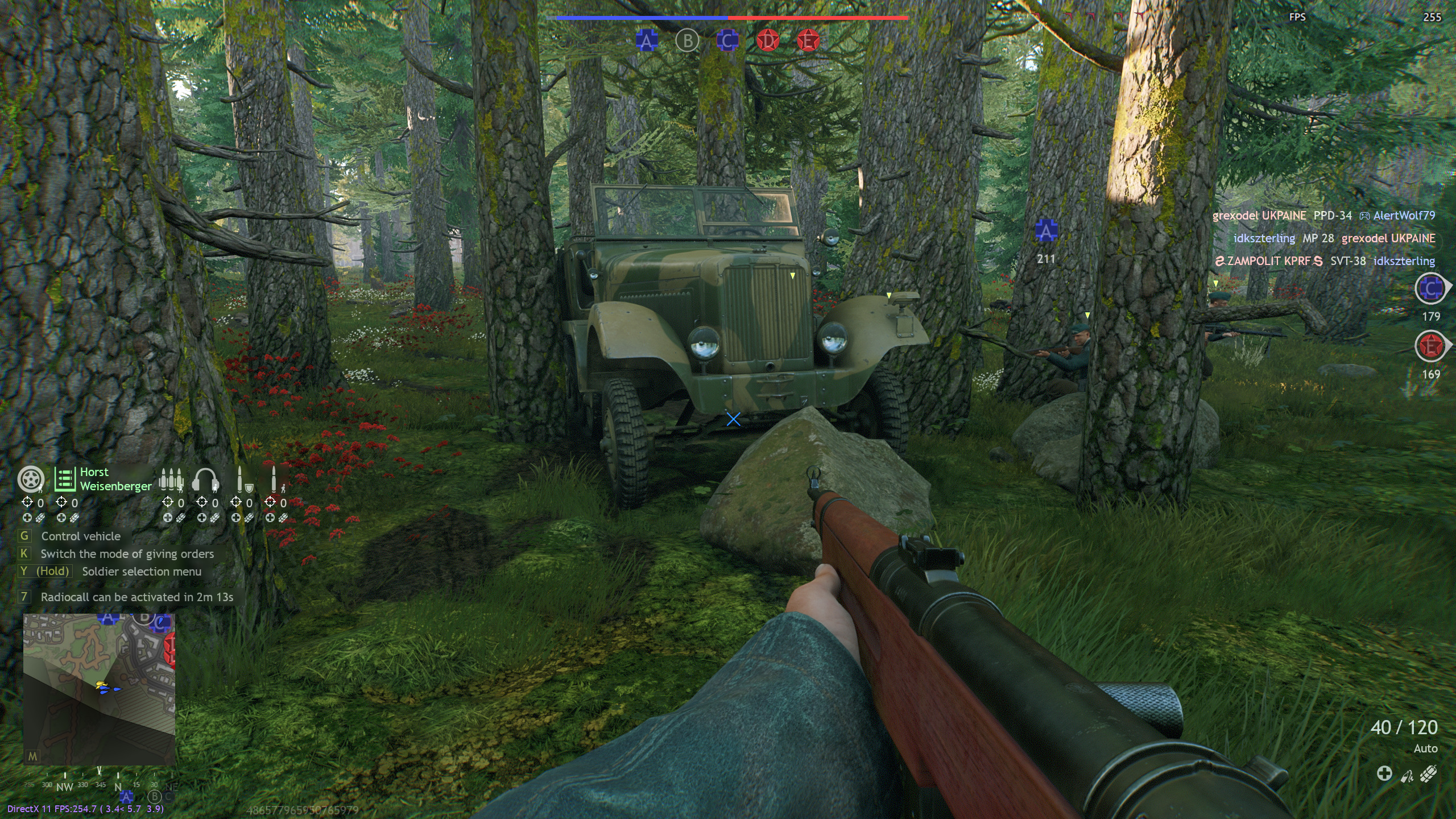Select neutral capture point B in the objective bar
The height and width of the screenshot is (819, 1456).
point(687,41)
